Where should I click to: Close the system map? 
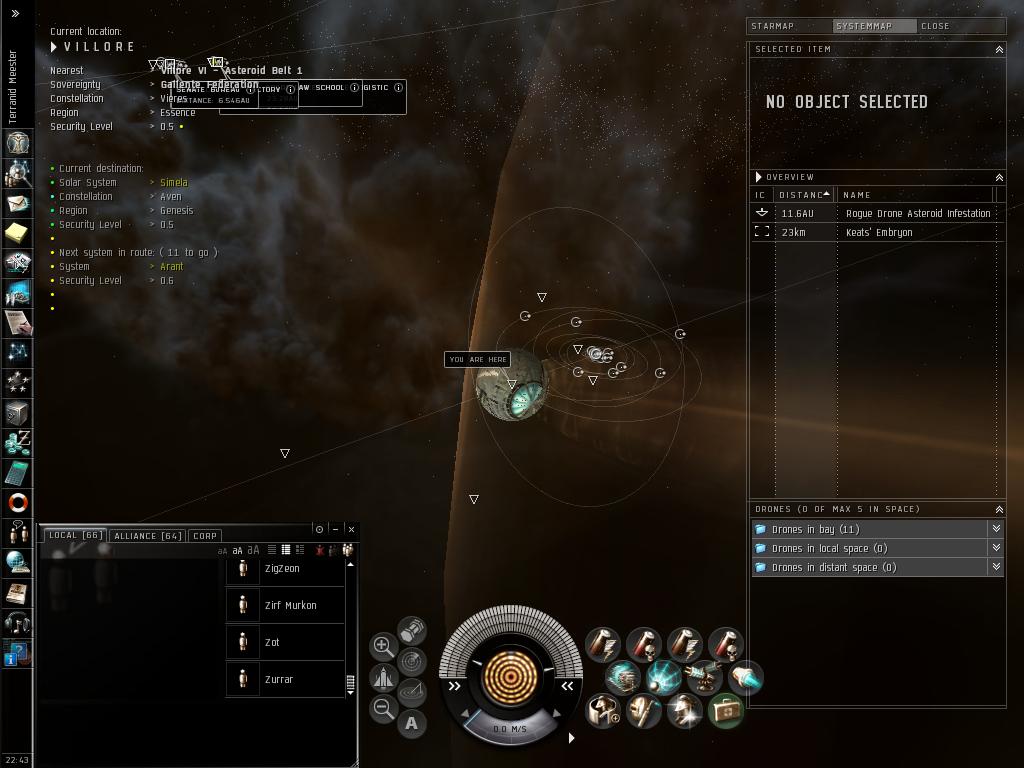935,26
